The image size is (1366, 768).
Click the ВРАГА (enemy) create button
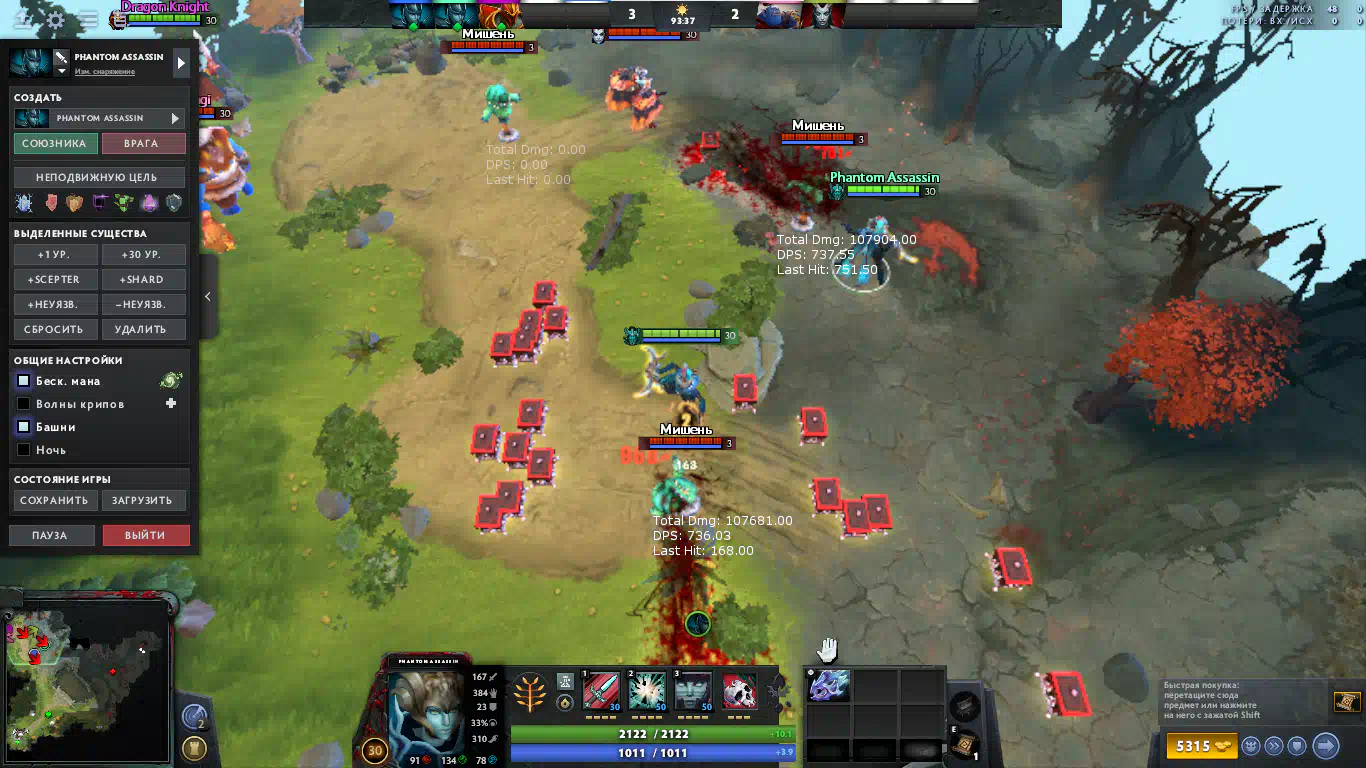[x=143, y=143]
